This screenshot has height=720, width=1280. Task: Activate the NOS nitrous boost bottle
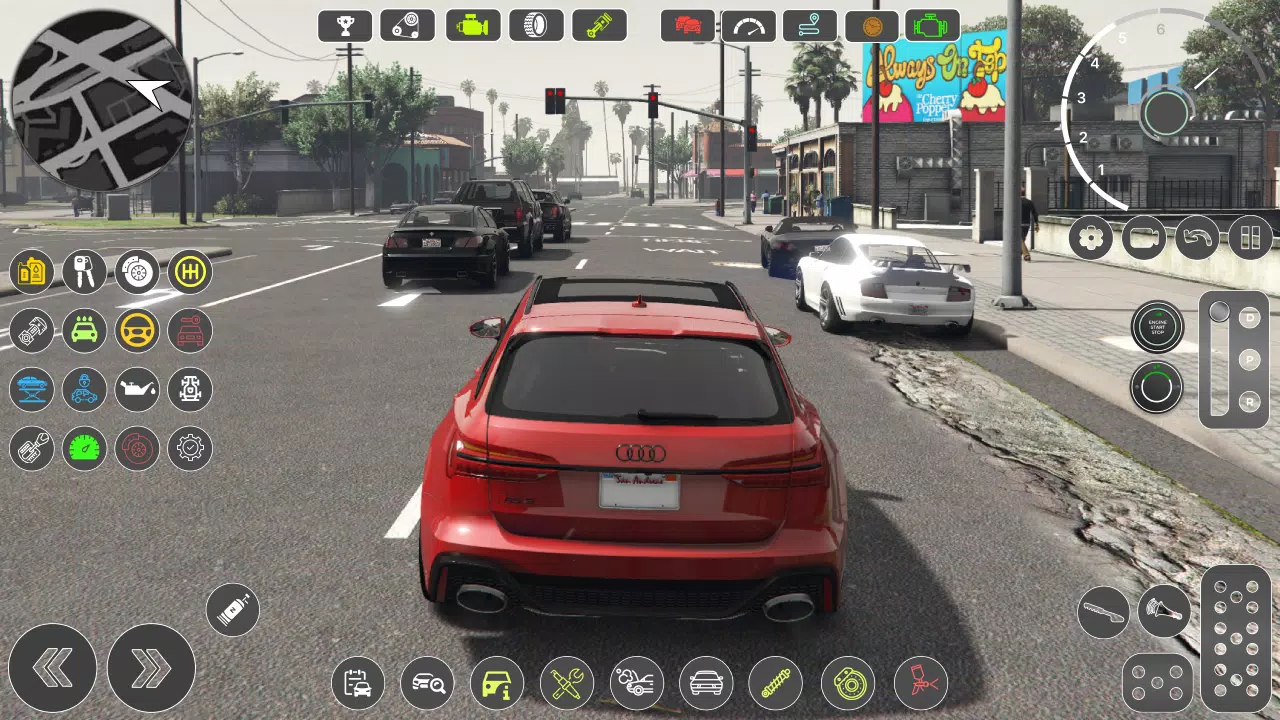233,609
